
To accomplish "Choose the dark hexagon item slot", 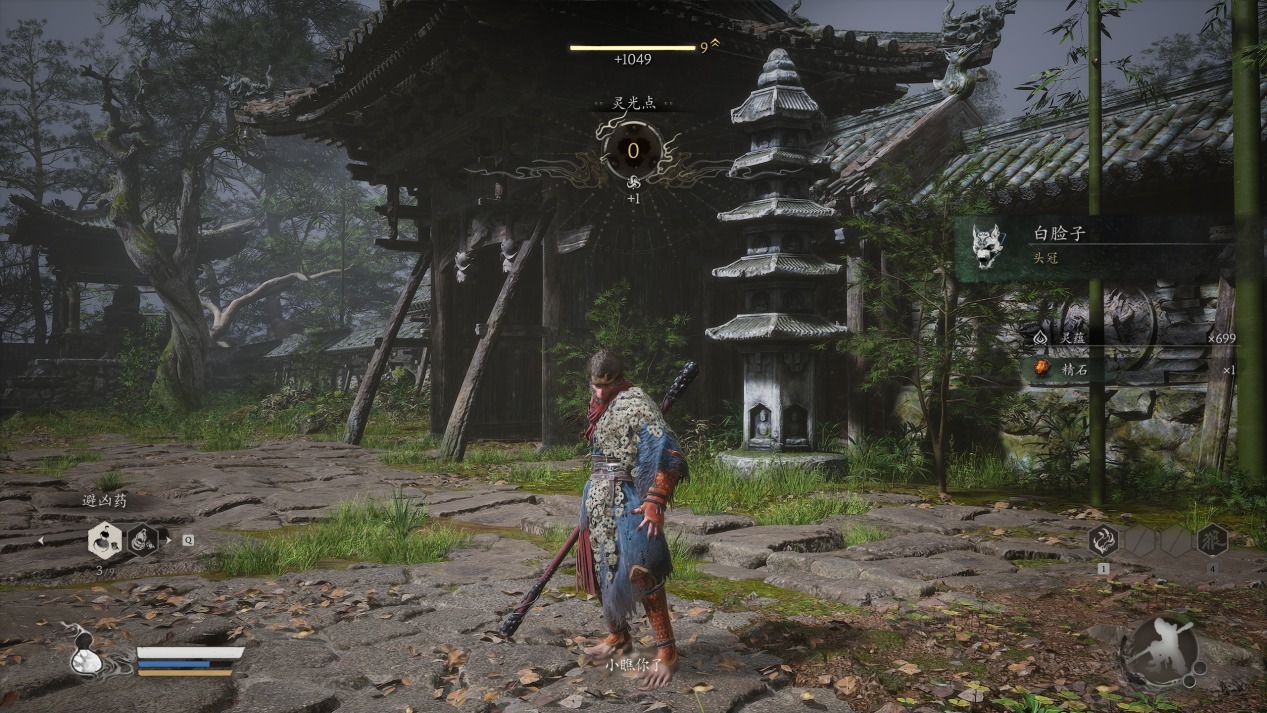I will coord(142,541).
